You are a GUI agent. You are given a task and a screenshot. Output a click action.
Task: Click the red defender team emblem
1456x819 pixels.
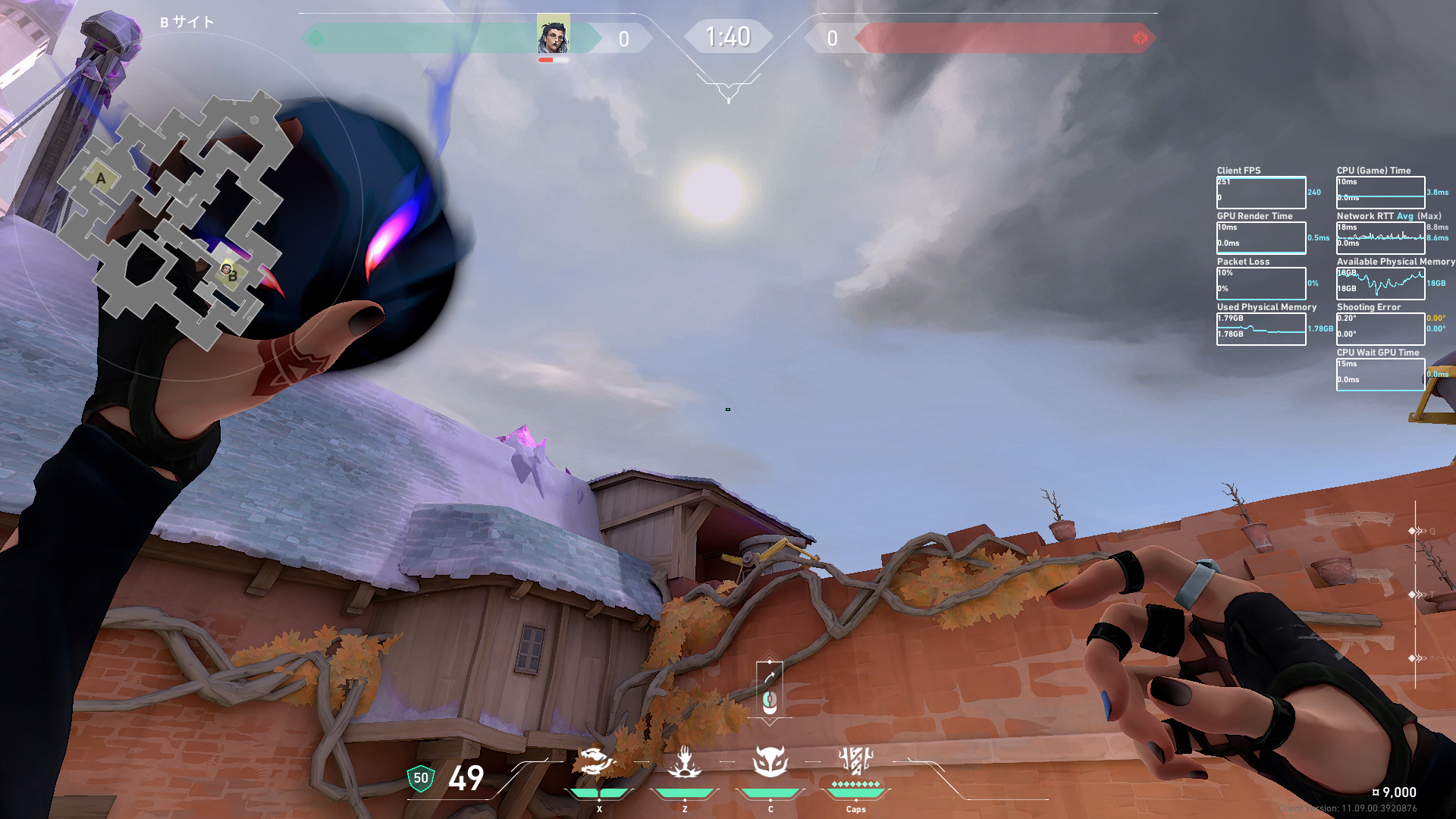(1140, 38)
